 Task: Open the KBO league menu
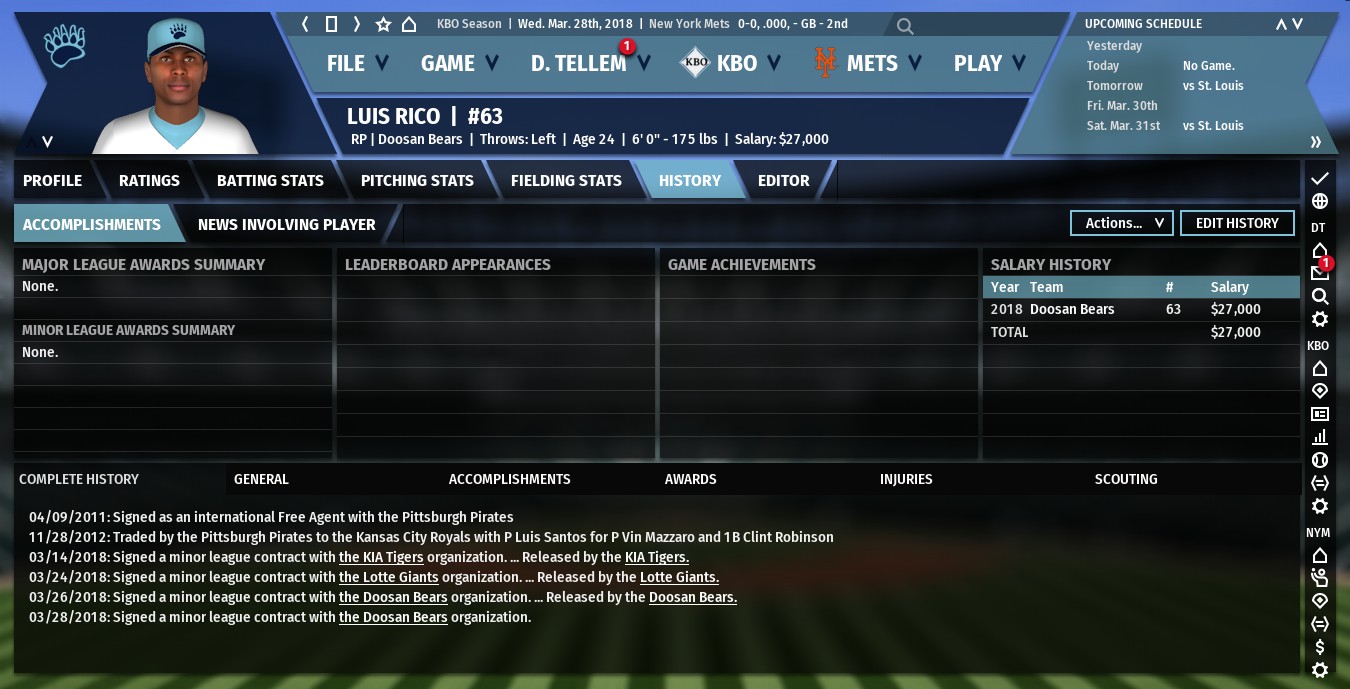click(729, 64)
